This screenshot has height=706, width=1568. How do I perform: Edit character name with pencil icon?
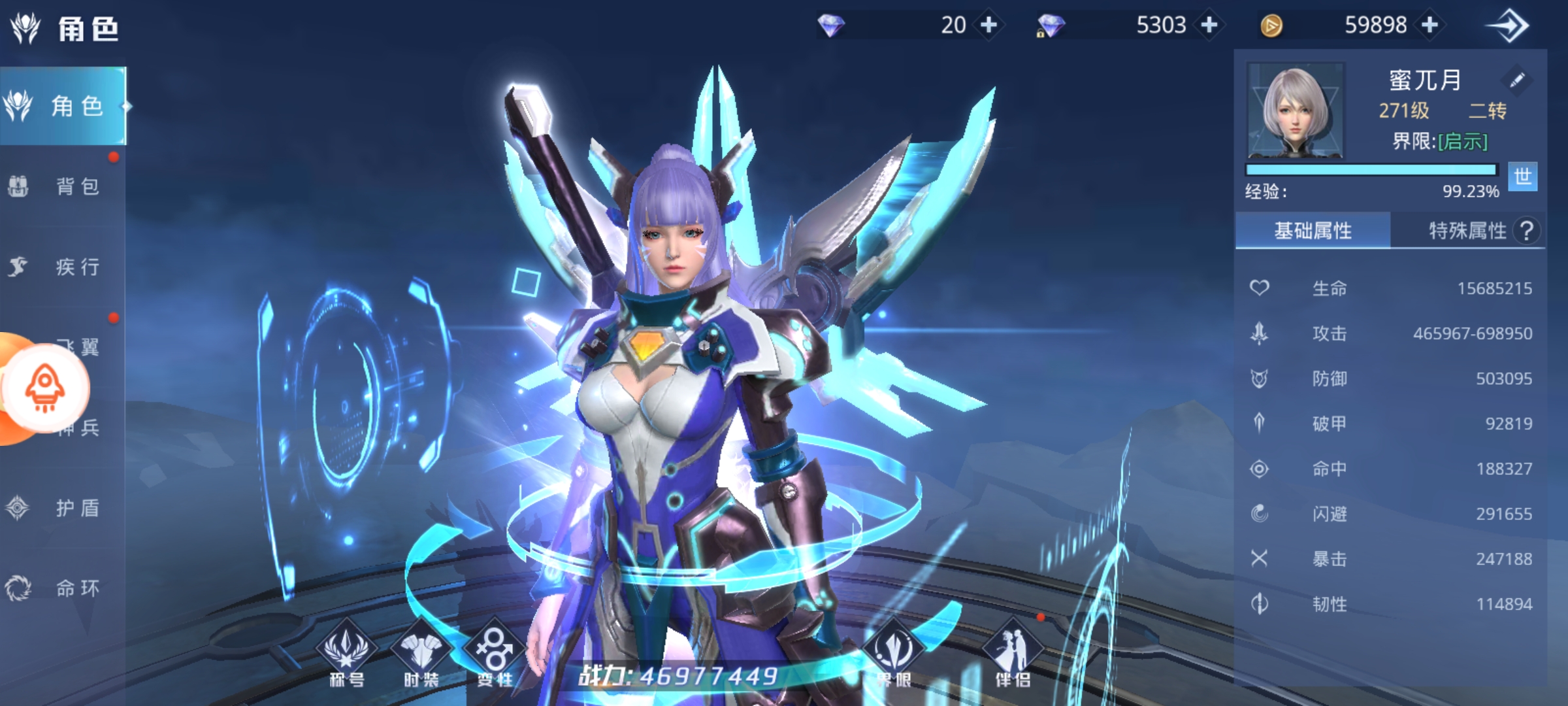[x=1517, y=80]
